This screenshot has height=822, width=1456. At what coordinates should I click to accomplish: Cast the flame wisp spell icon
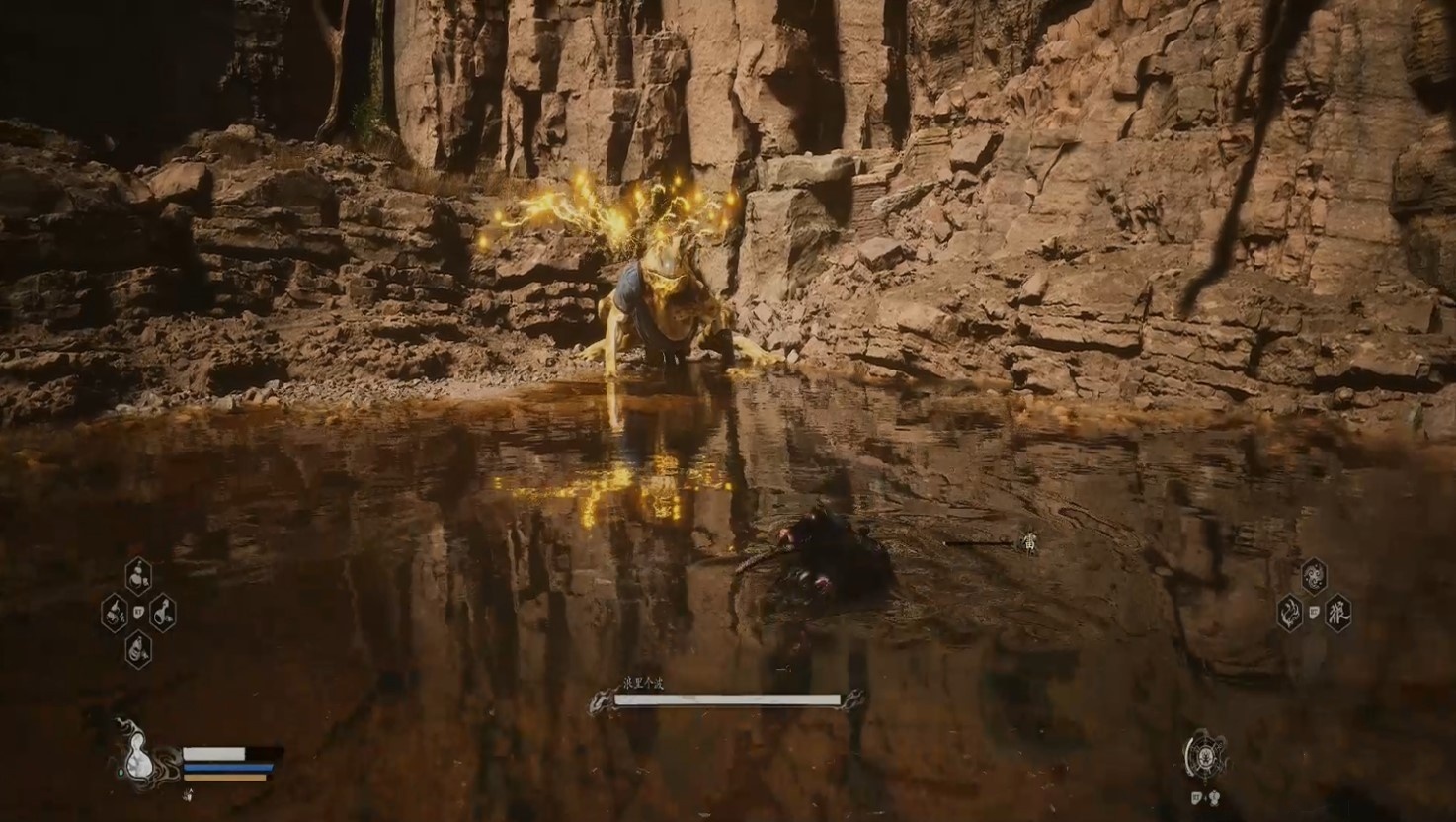(x=1289, y=614)
